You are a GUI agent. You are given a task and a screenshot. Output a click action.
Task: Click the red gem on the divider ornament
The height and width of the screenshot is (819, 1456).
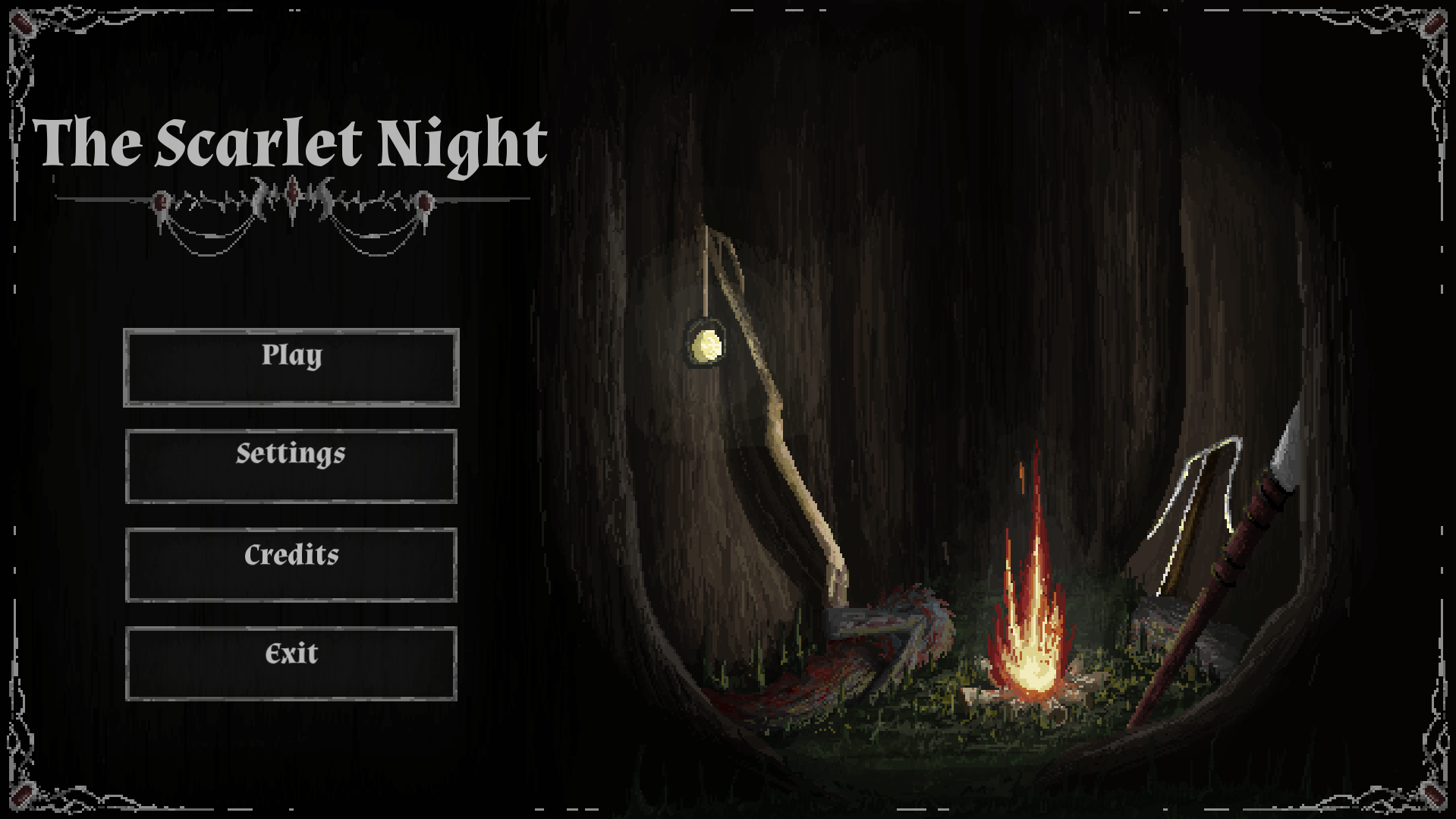point(162,201)
